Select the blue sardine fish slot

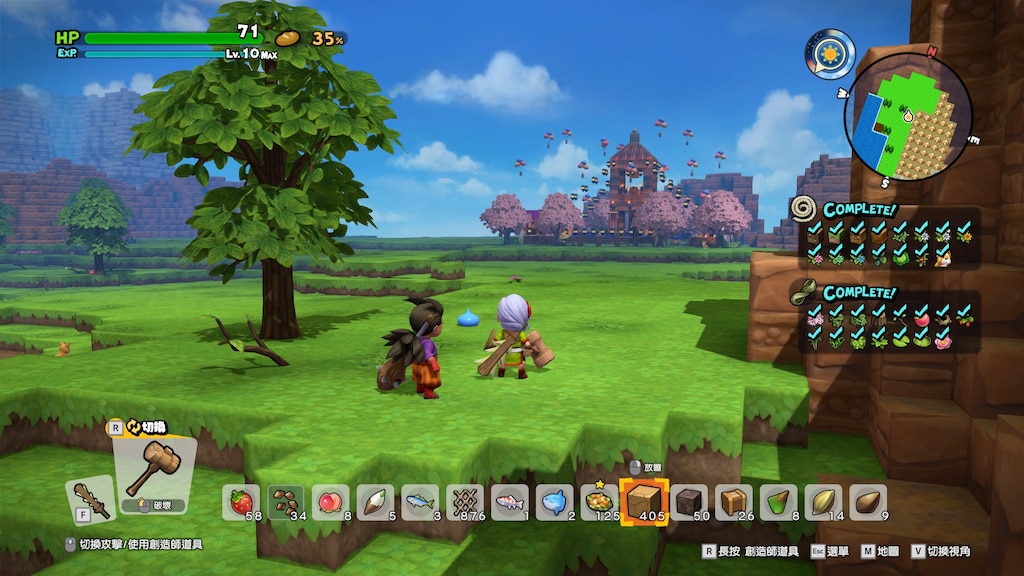click(x=420, y=501)
